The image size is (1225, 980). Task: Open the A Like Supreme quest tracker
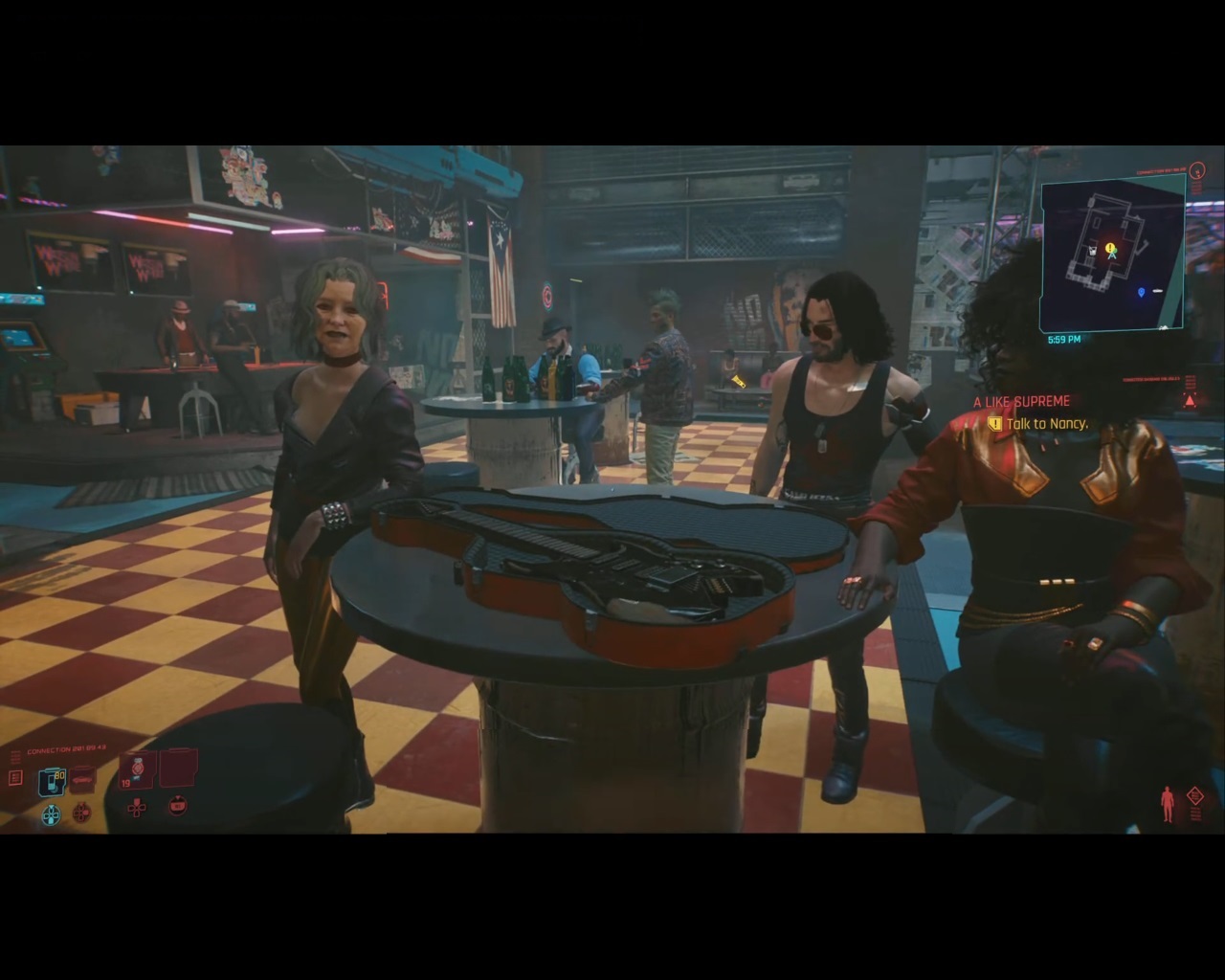coord(1021,402)
